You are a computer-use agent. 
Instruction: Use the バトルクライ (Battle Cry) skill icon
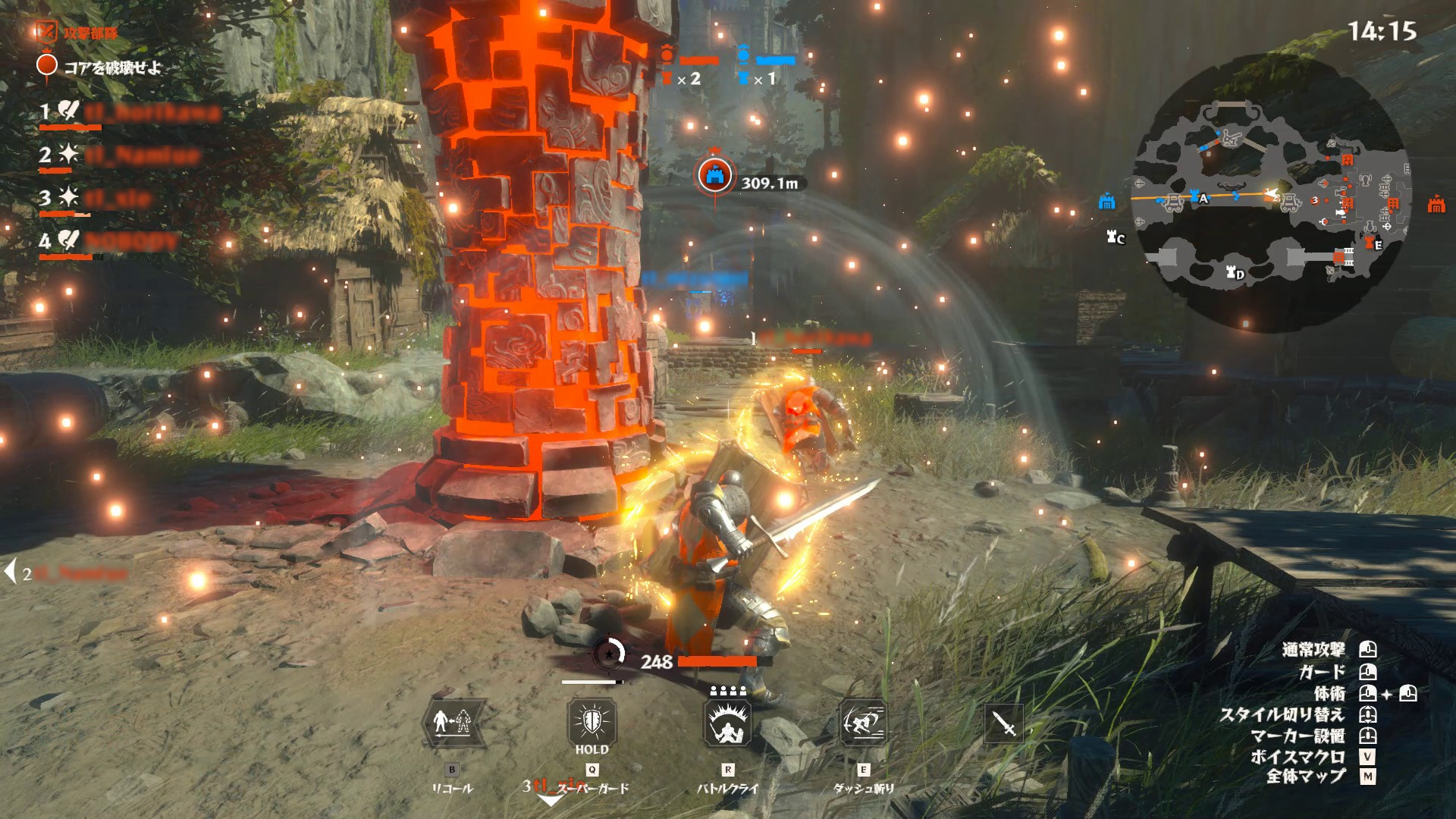click(x=728, y=723)
